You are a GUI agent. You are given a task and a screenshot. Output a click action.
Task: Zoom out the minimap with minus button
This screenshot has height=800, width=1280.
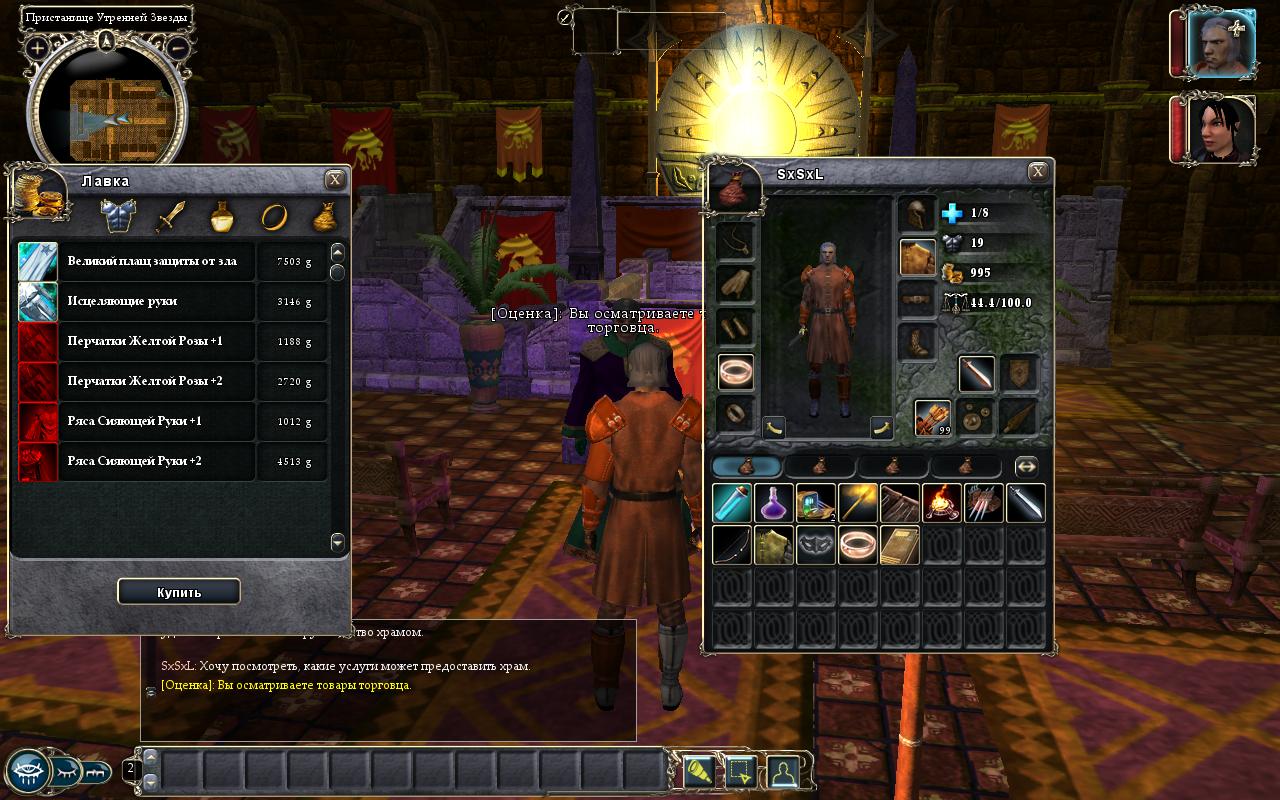[177, 47]
